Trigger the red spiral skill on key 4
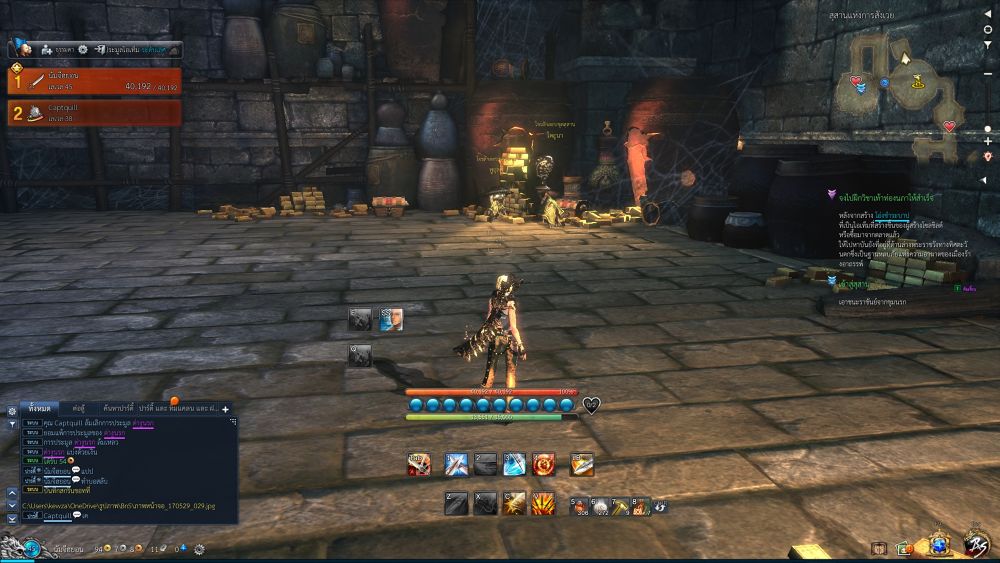The height and width of the screenshot is (563, 1000). (543, 464)
